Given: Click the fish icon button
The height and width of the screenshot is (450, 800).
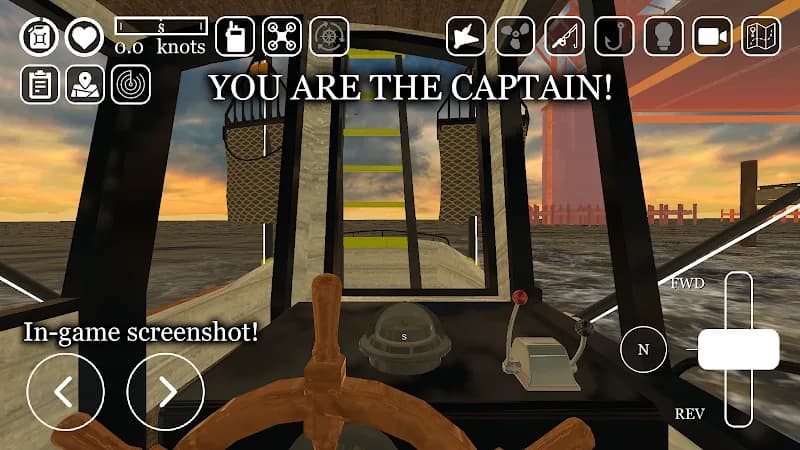Looking at the screenshot, I should click(x=466, y=37).
